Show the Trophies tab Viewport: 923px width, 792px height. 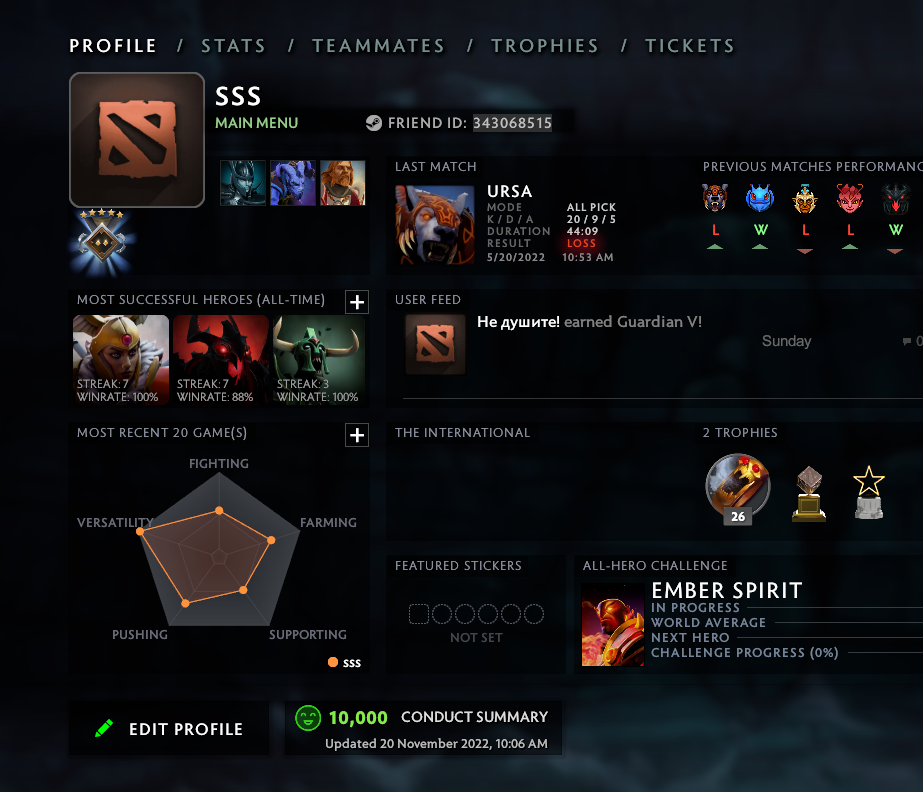pos(545,46)
